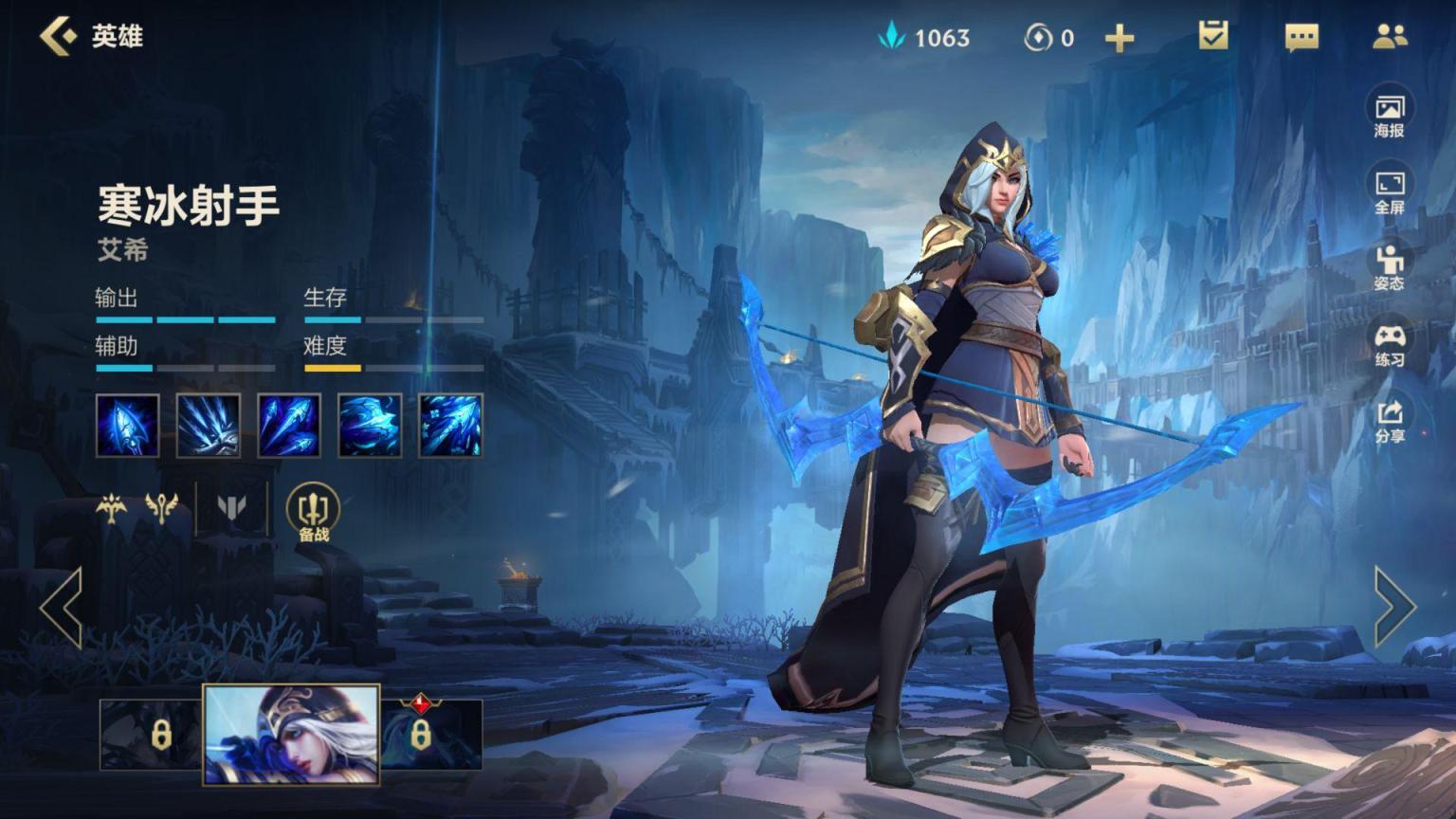Select the single frost arrowhead ability icon
Viewport: 1456px width, 819px height.
(x=128, y=426)
